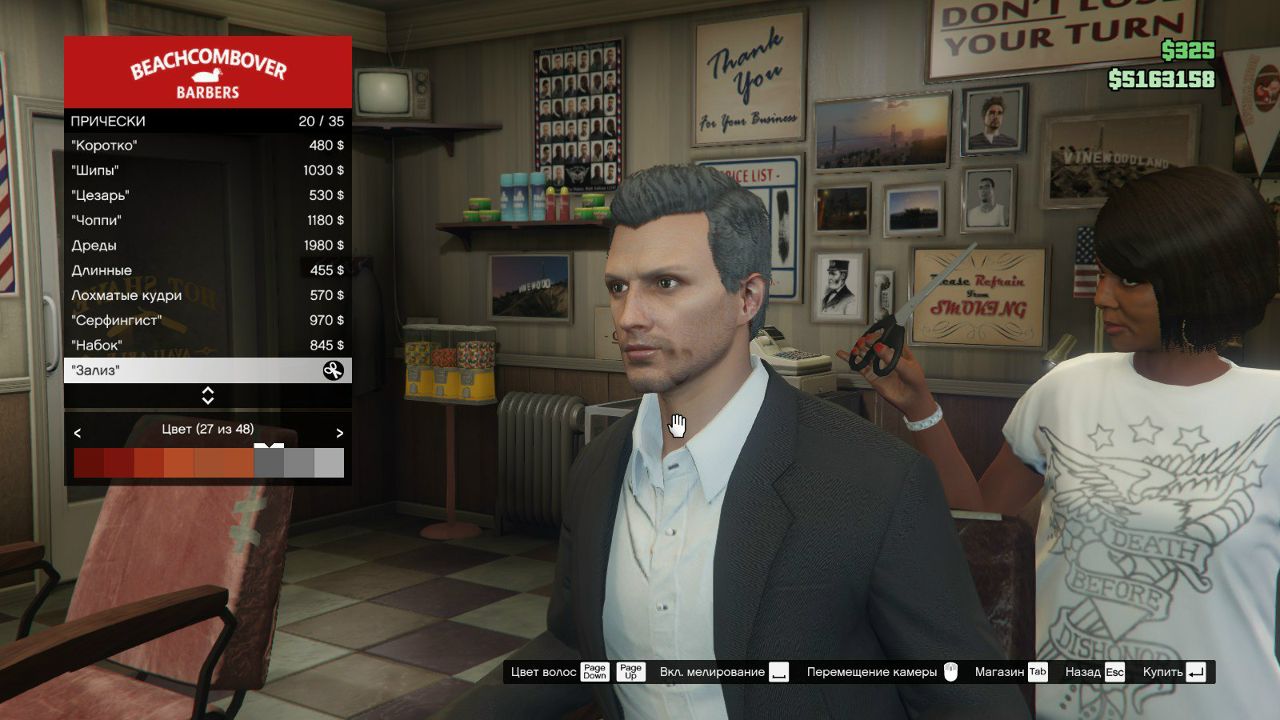This screenshot has width=1280, height=720.
Task: Advance to the next hair color with right arrow
Action: (339, 433)
